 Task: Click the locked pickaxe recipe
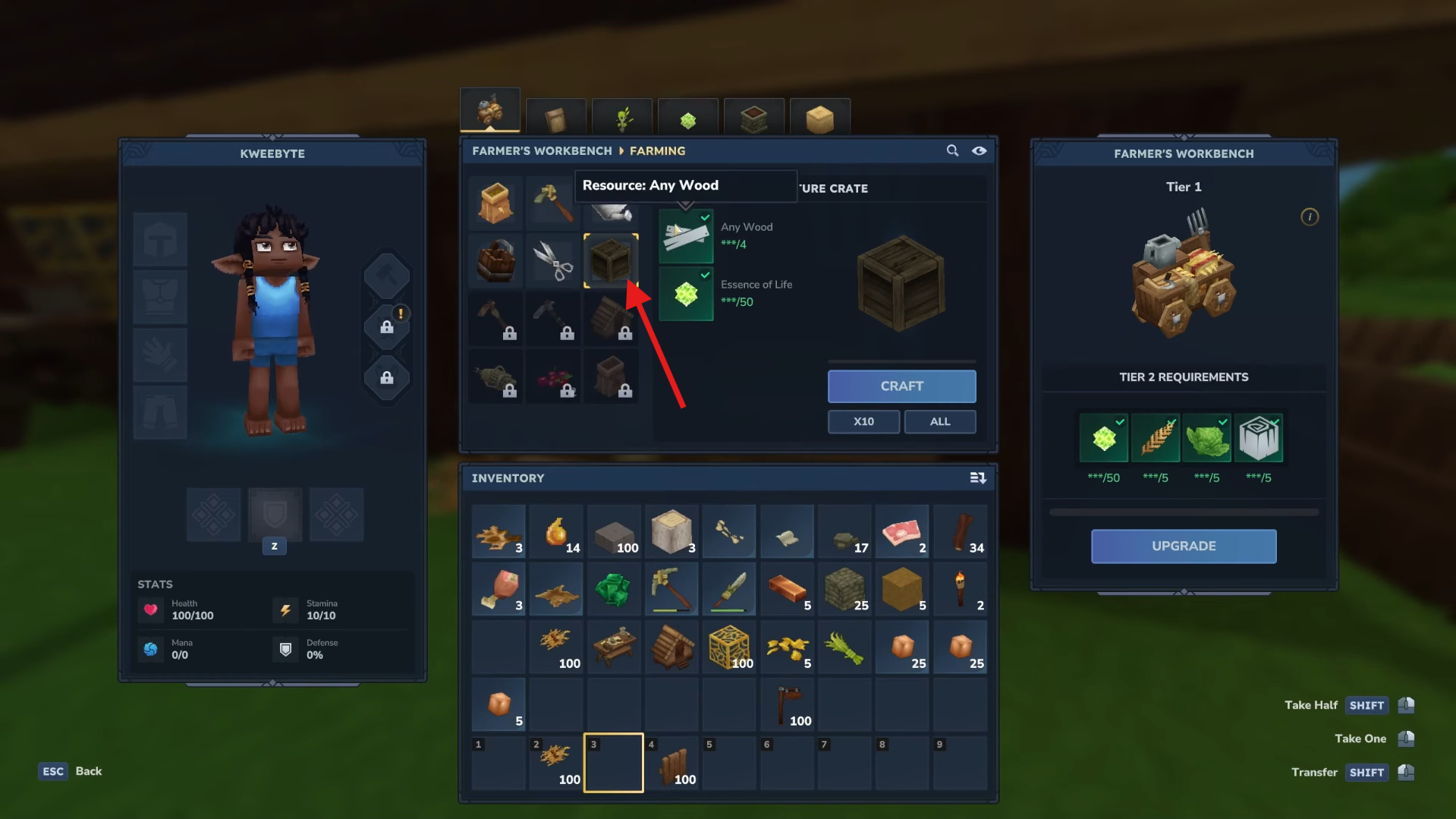(552, 319)
